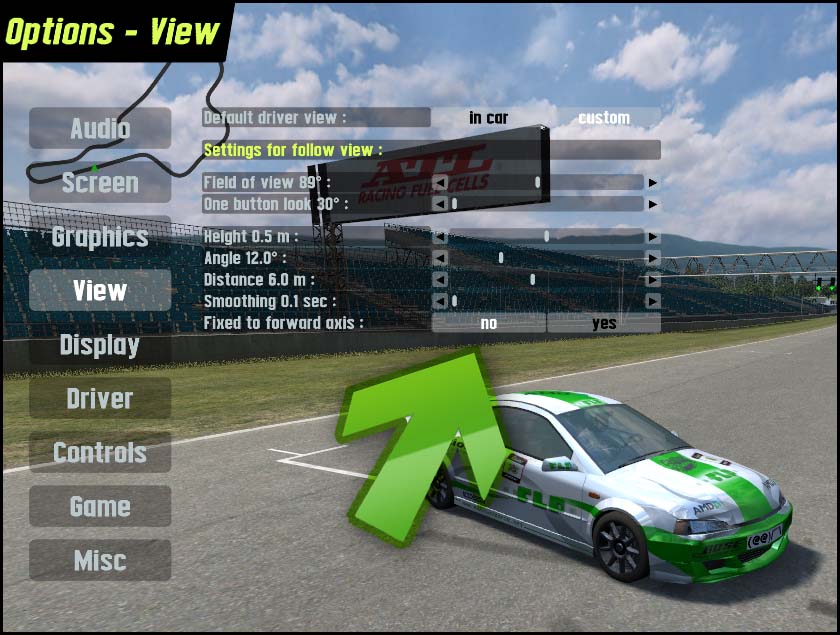Switch to the Game options
The width and height of the screenshot is (840, 635).
click(99, 506)
